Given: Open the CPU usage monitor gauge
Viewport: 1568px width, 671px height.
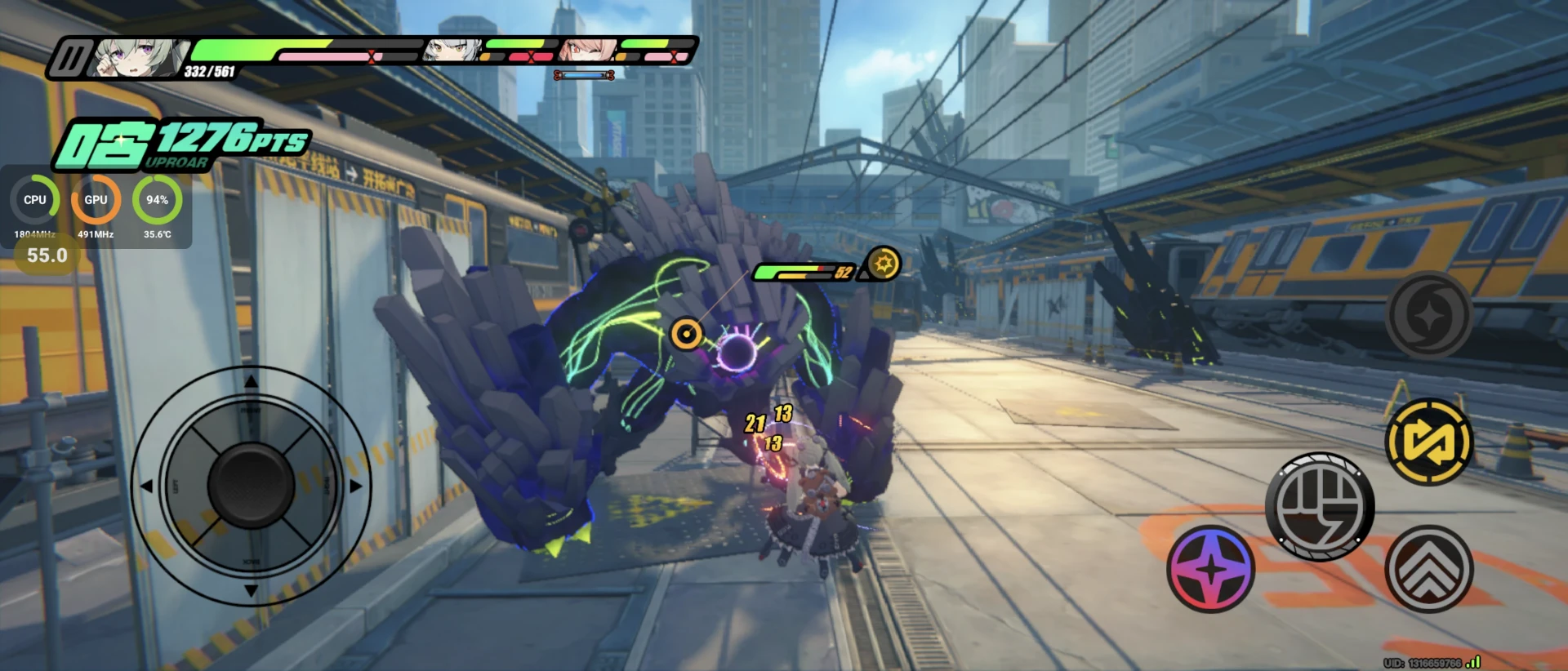Looking at the screenshot, I should (35, 200).
